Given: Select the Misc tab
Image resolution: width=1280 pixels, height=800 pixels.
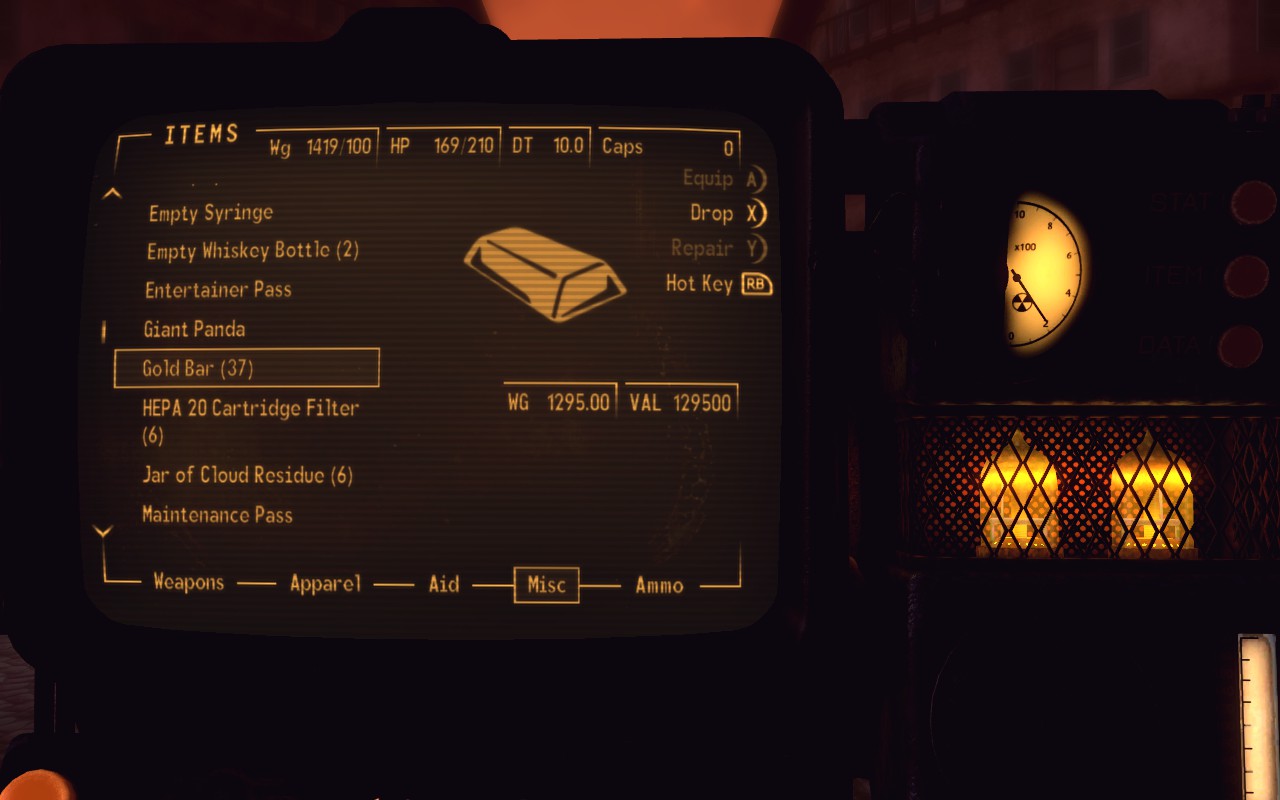Looking at the screenshot, I should [546, 585].
